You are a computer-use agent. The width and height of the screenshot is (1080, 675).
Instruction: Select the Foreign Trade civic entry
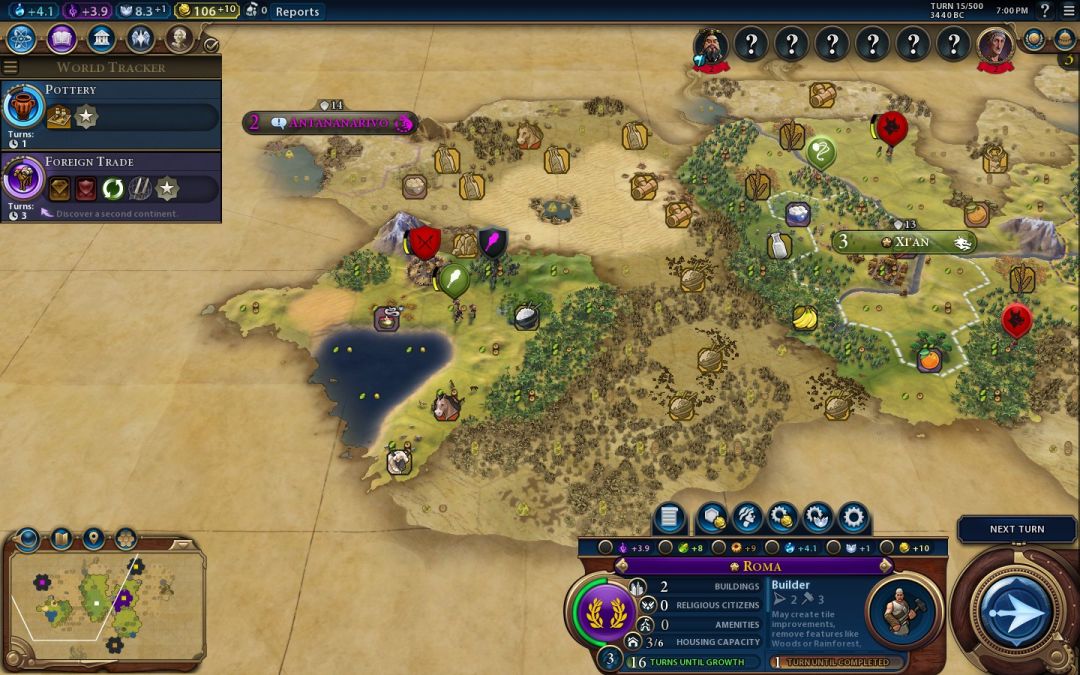pyautogui.click(x=110, y=178)
